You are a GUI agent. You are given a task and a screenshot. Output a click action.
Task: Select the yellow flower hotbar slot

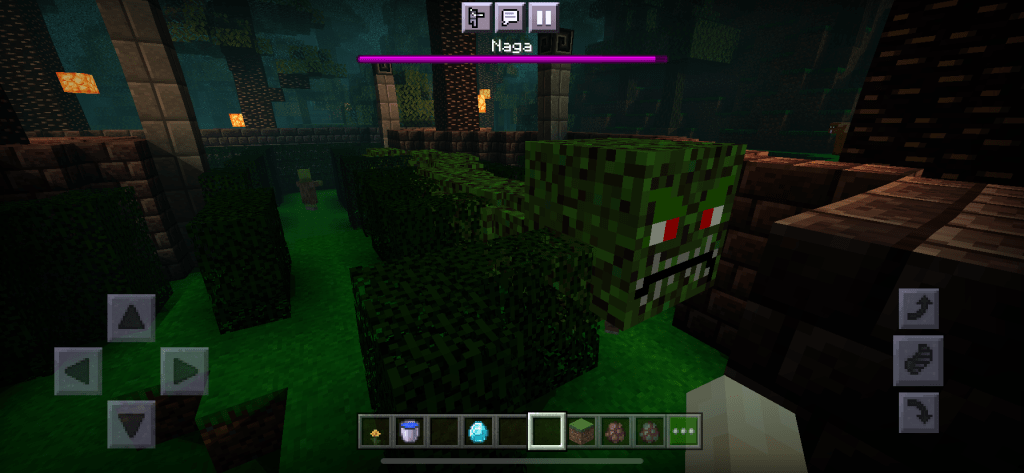point(375,431)
